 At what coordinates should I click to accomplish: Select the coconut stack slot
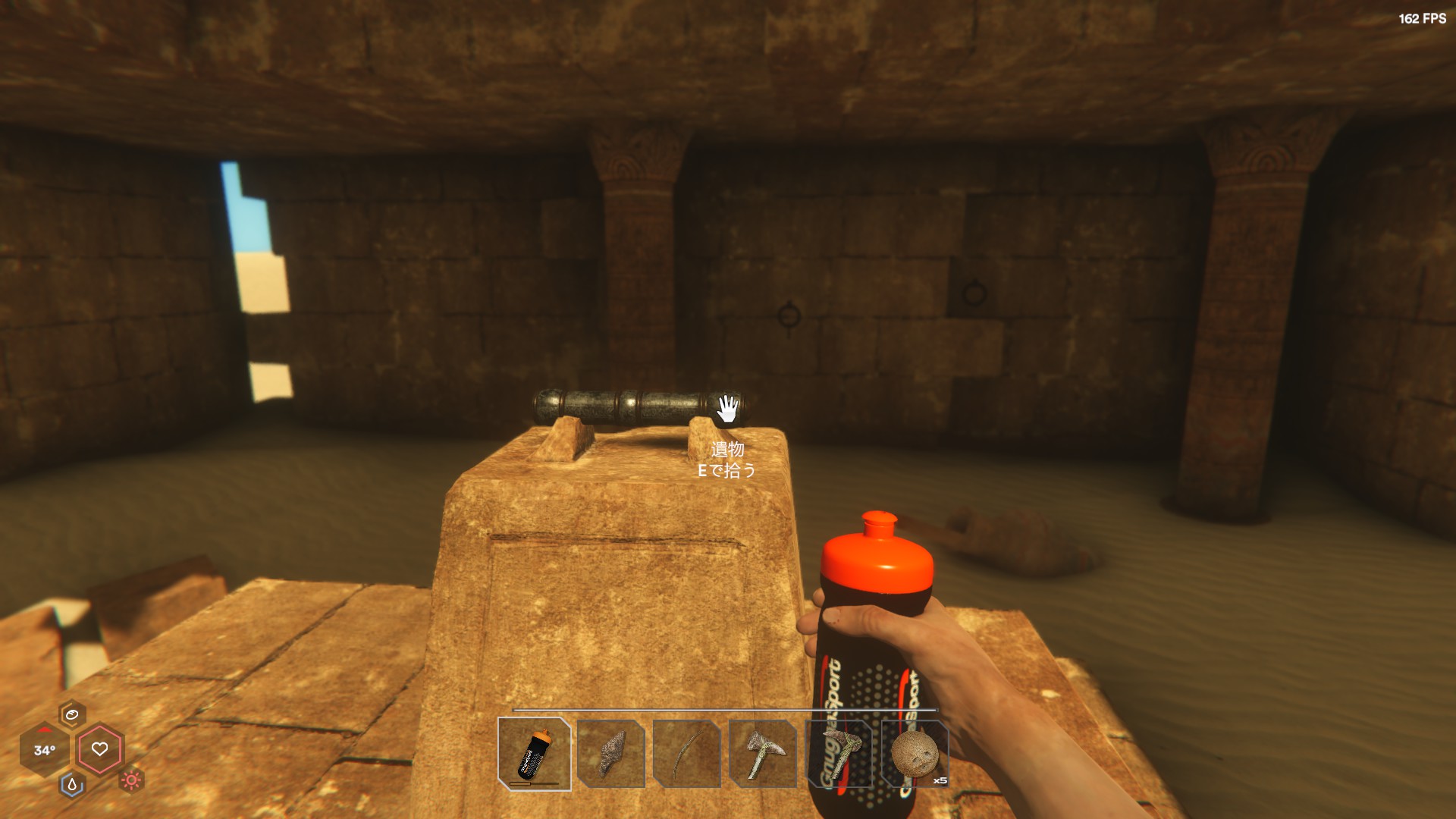coord(915,754)
